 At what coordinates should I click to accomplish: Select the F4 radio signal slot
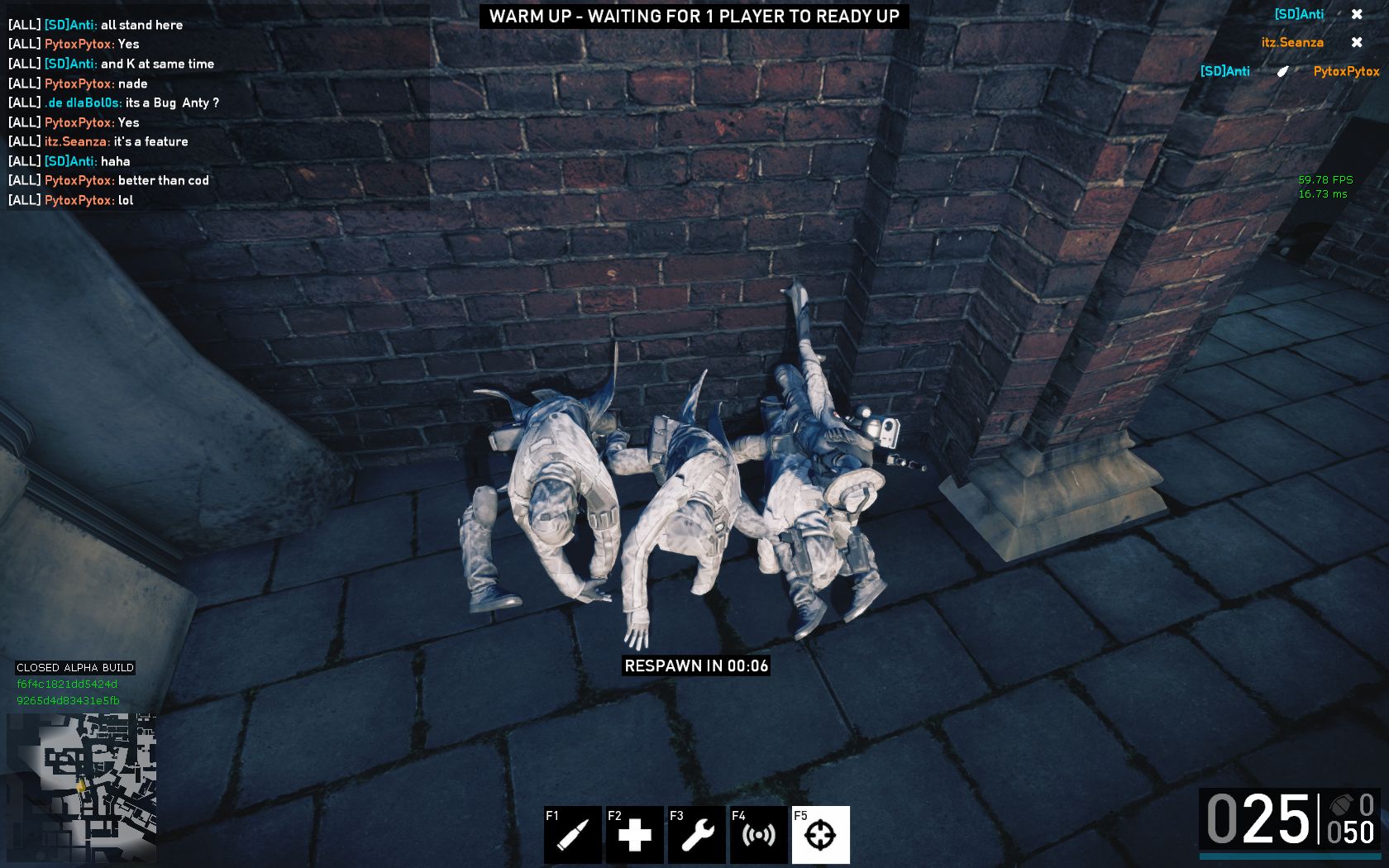pyautogui.click(x=758, y=834)
